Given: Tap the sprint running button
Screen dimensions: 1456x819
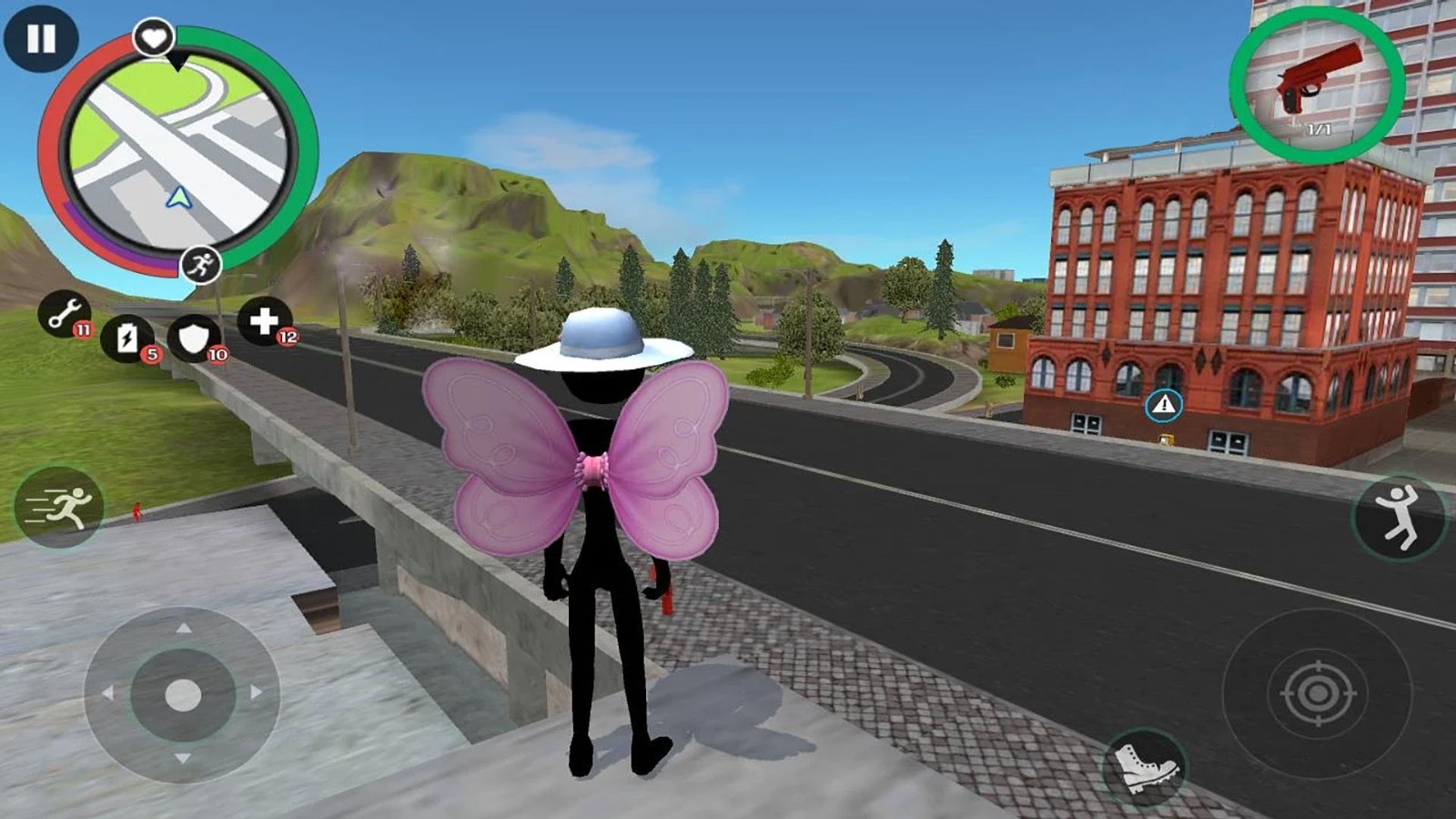Looking at the screenshot, I should [x=59, y=507].
